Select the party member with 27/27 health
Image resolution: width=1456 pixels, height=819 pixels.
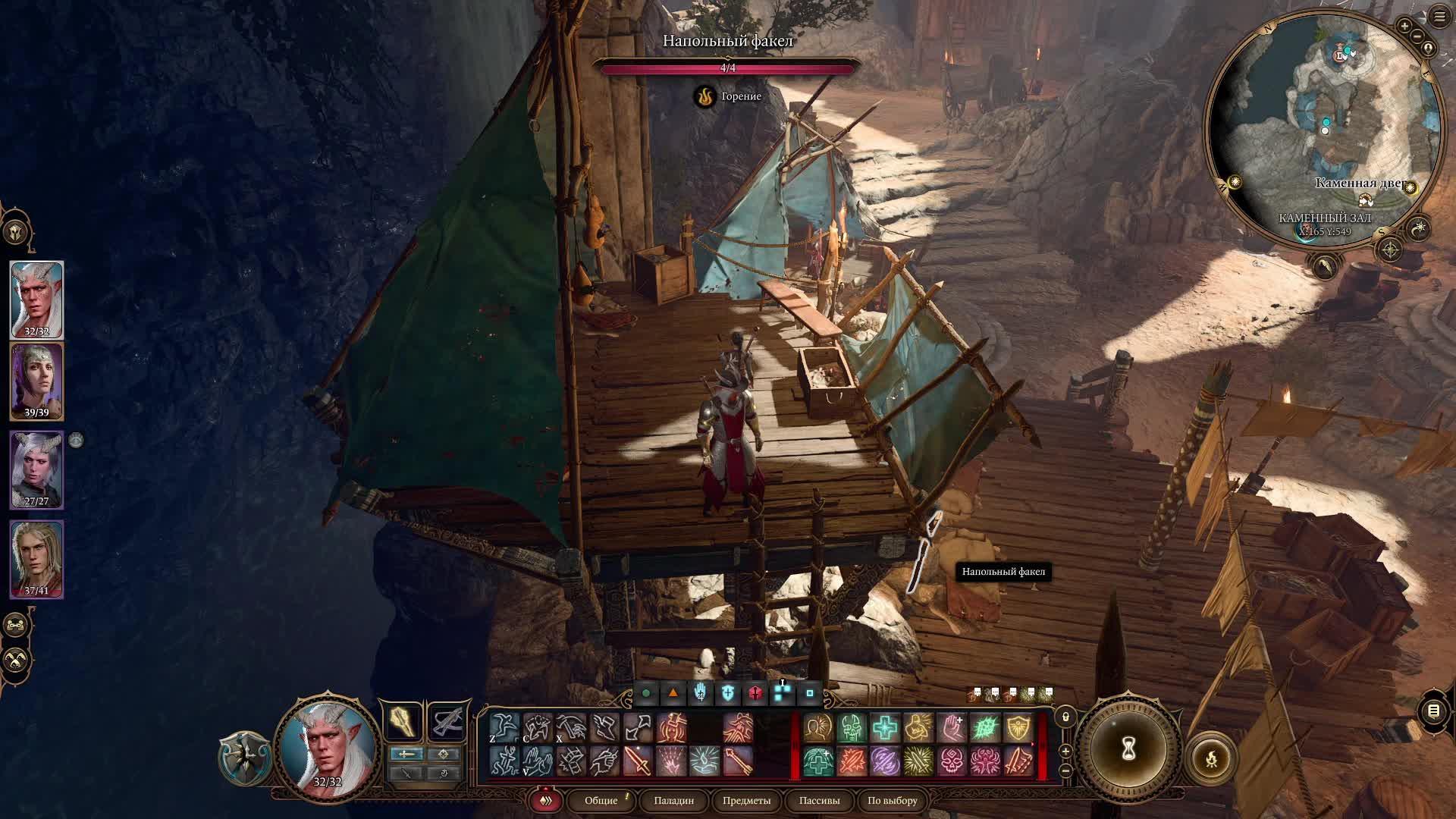[36, 469]
